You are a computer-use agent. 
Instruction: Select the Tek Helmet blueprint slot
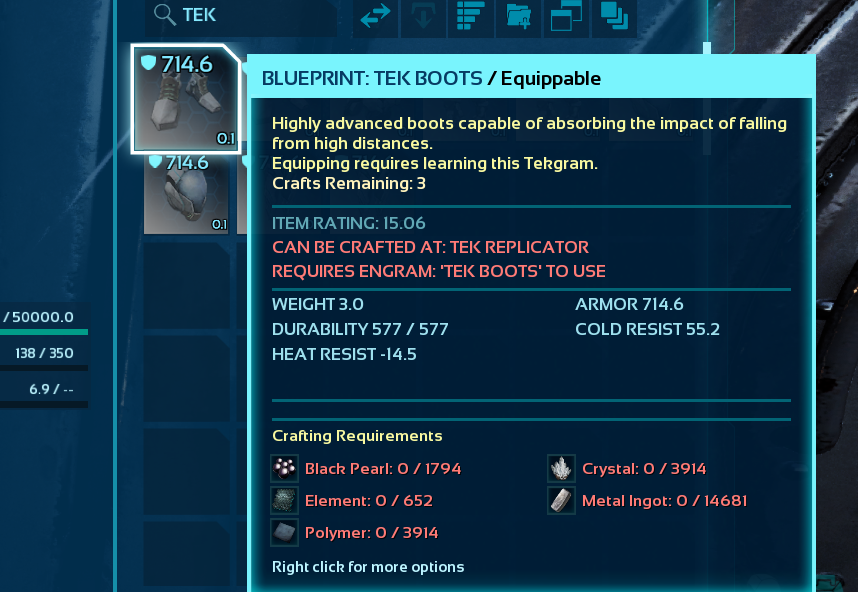pos(186,193)
